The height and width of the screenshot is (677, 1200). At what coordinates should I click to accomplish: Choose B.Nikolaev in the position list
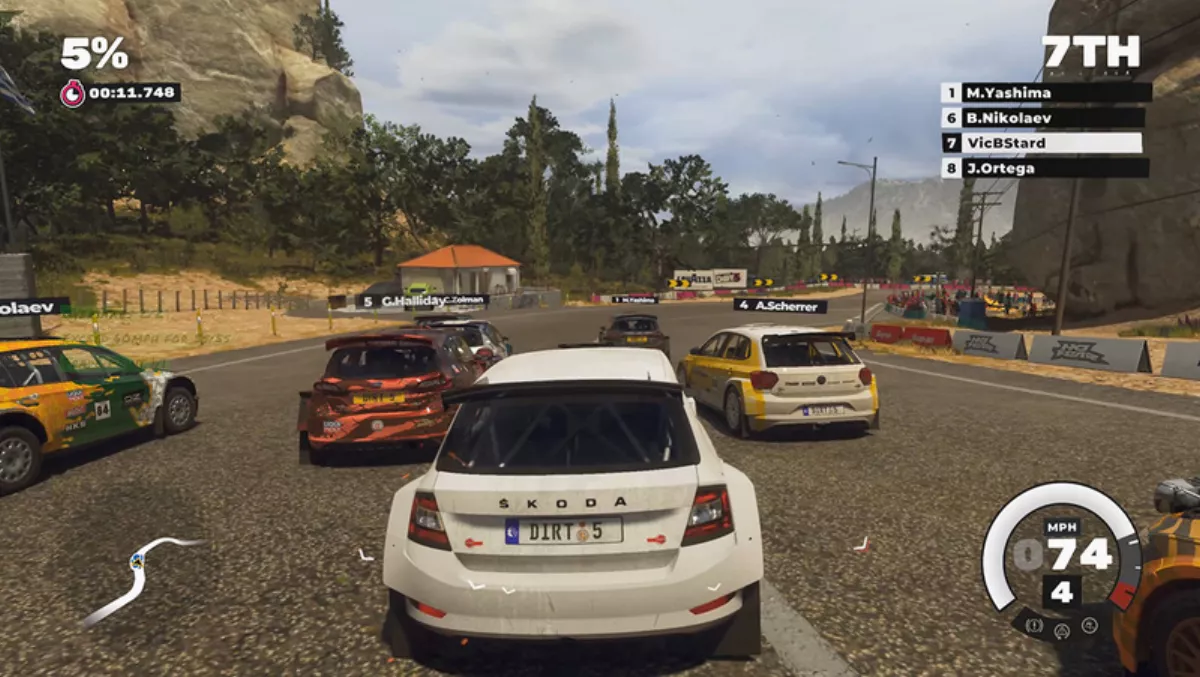[1046, 118]
